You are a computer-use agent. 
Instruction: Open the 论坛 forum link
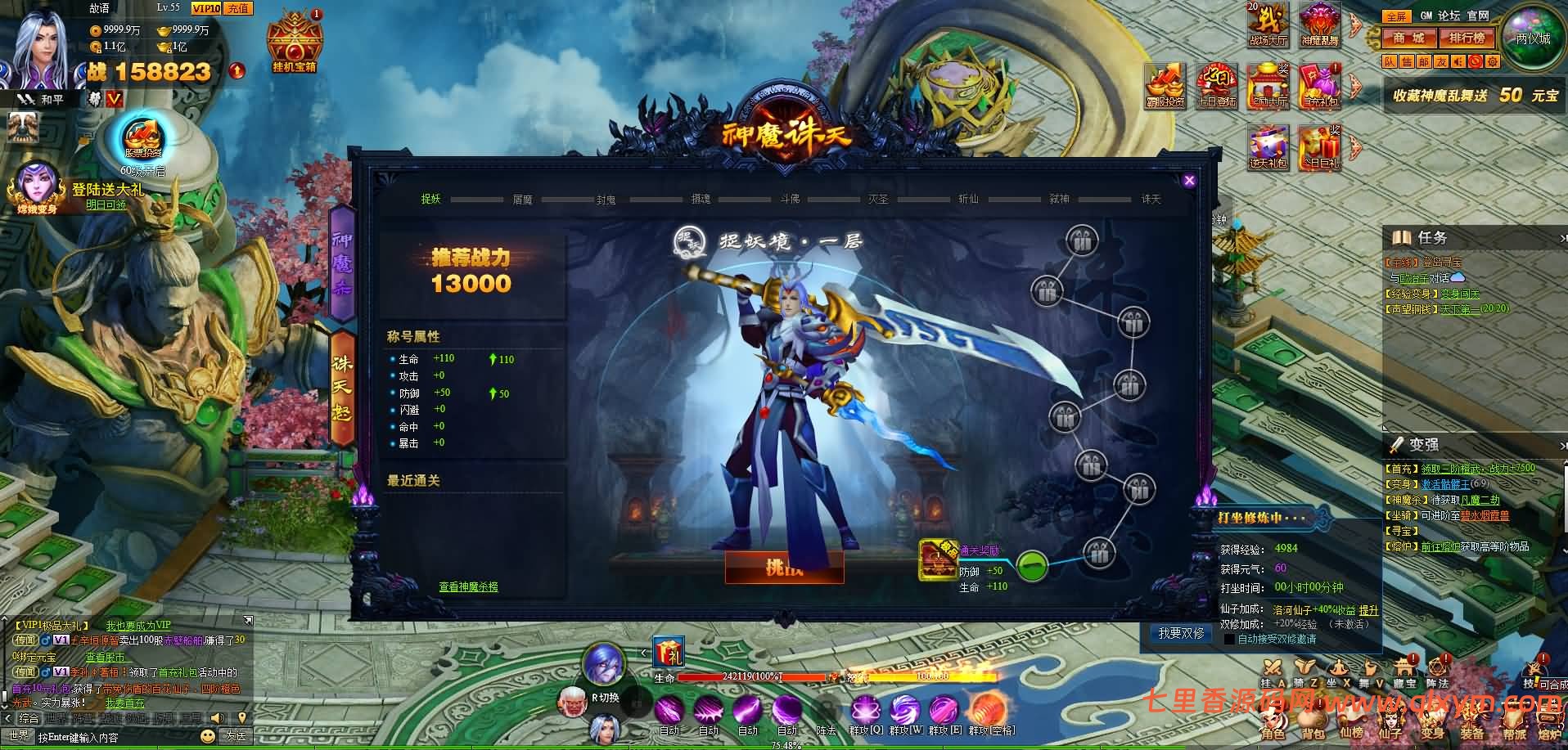pos(1449,16)
